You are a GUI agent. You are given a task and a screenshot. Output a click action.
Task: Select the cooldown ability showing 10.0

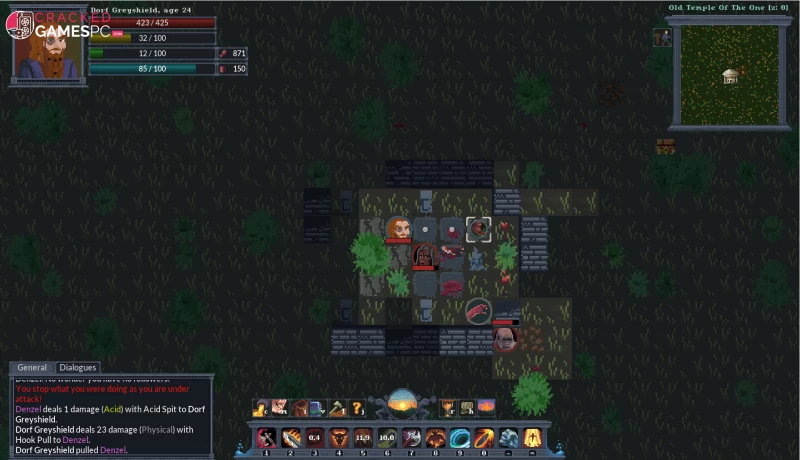click(x=387, y=437)
